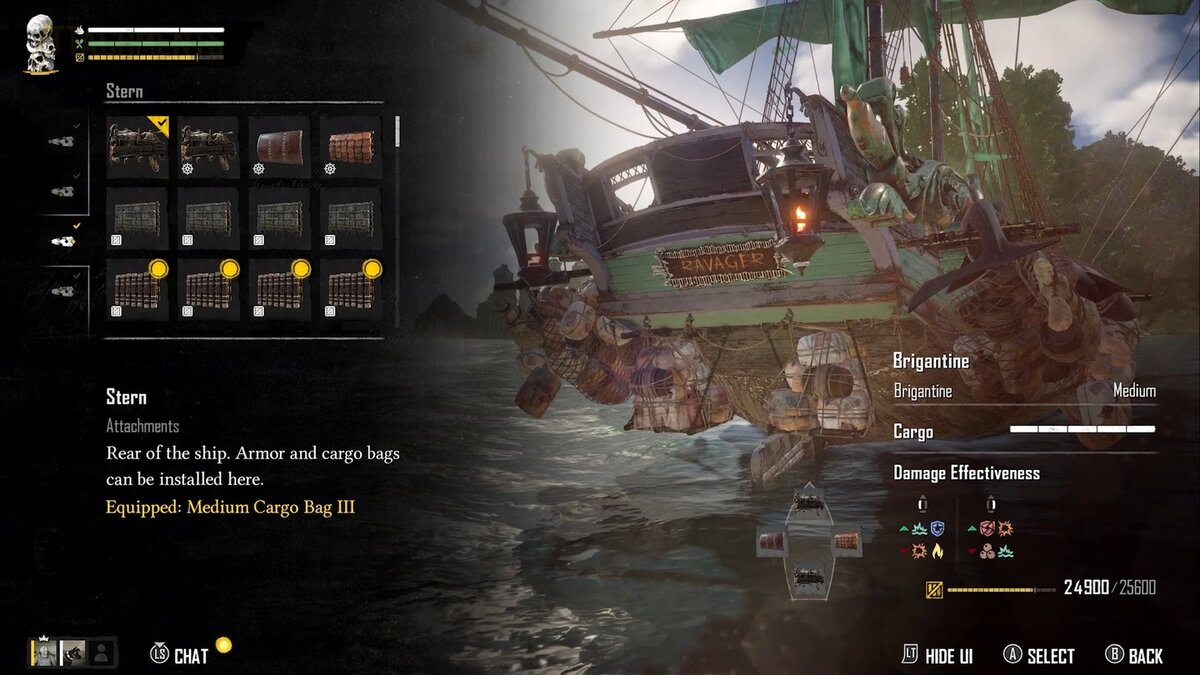1200x675 pixels.
Task: Choose the dark red curved armor plate
Action: click(279, 147)
